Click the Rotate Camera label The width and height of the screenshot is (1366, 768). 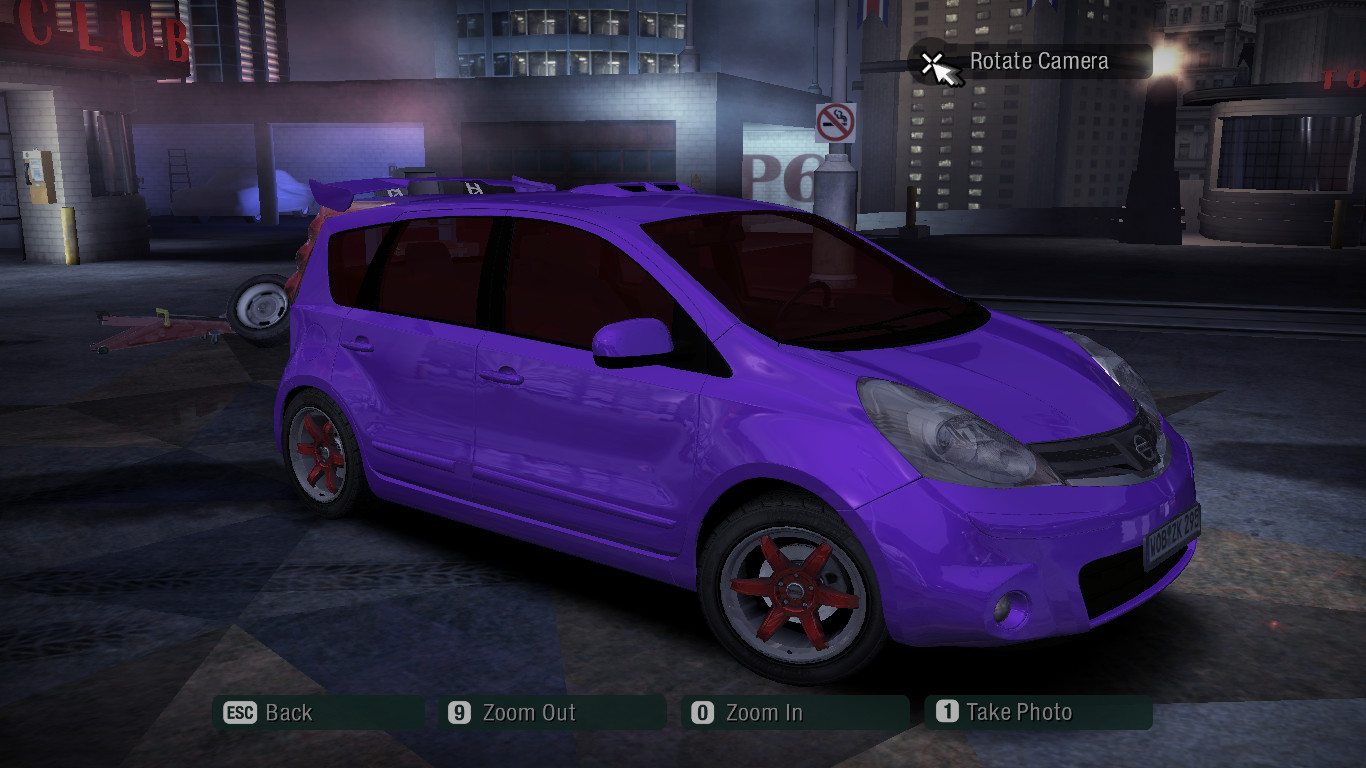click(1038, 60)
